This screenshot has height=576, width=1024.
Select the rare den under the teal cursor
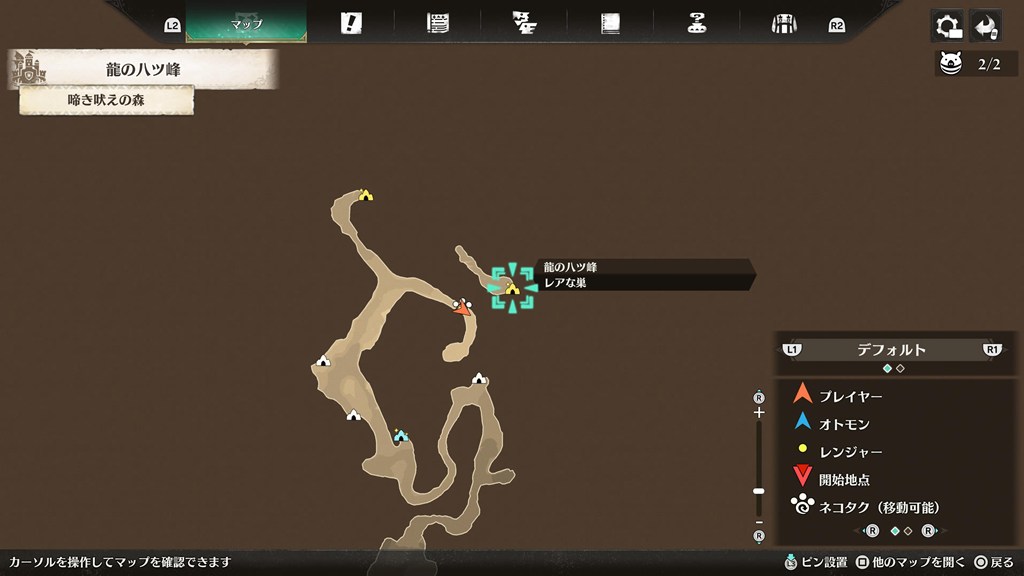coord(512,289)
